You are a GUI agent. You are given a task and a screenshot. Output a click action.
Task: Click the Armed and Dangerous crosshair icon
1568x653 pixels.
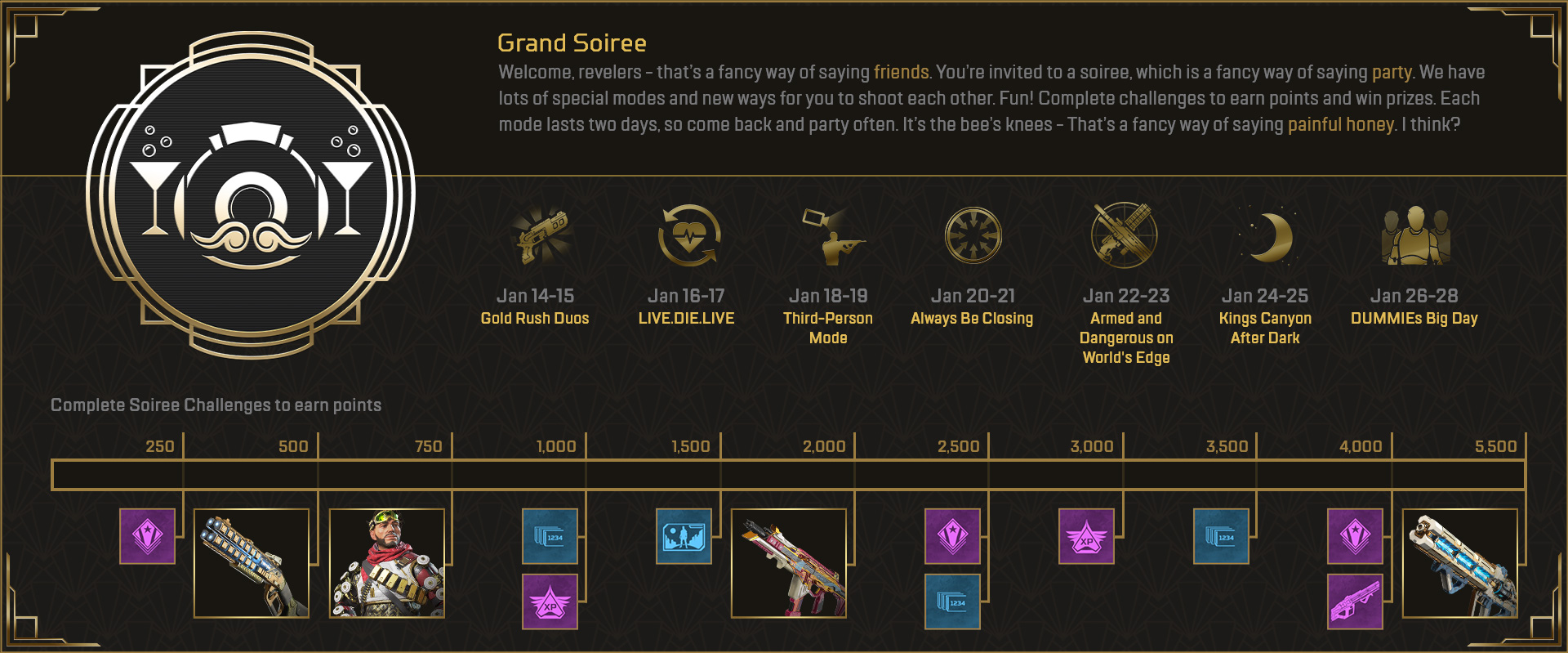pos(1125,235)
